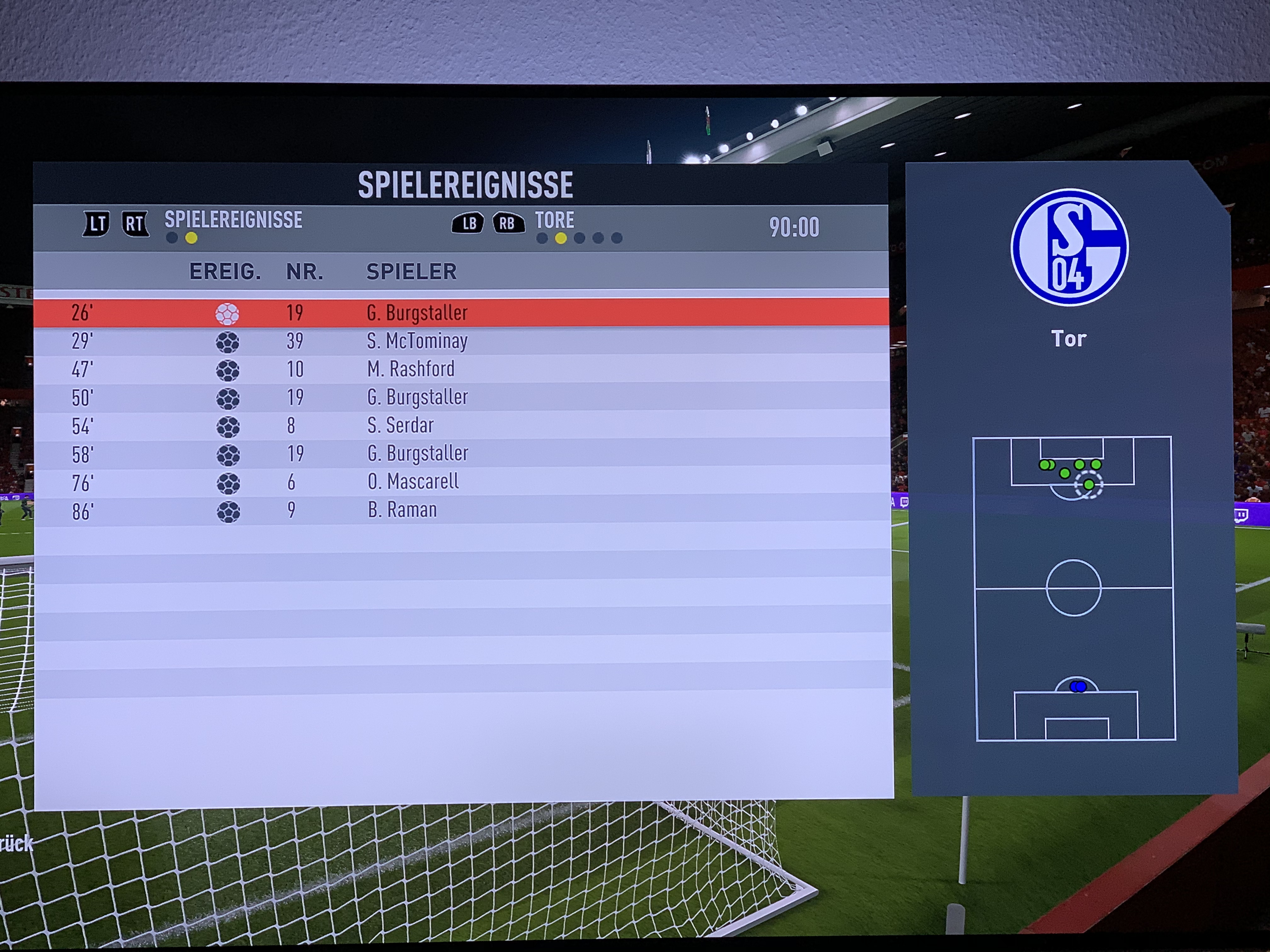
Task: Switch to the Spielereignisse section tab
Action: [x=233, y=220]
